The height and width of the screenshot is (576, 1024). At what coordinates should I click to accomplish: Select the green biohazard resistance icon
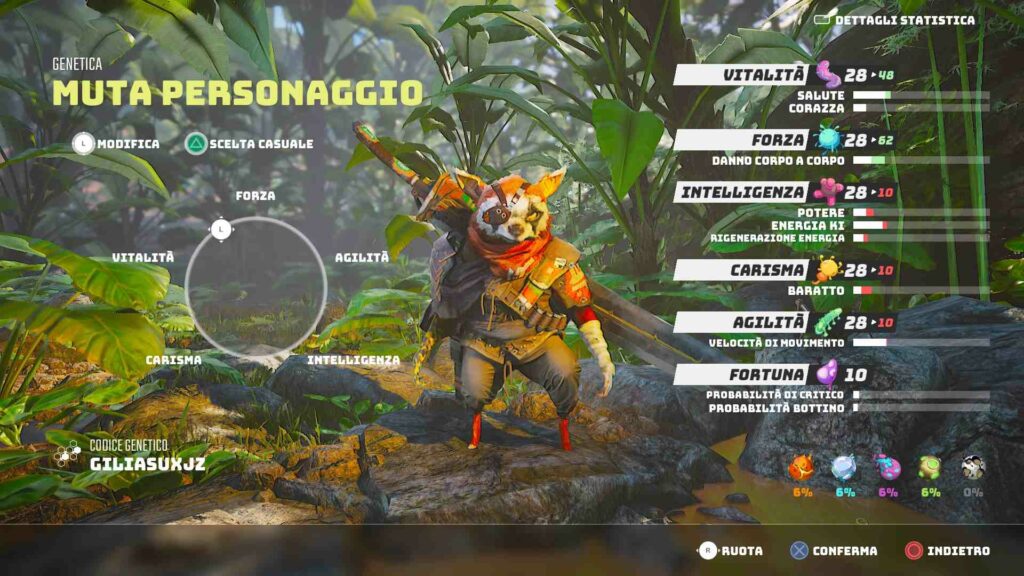pyautogui.click(x=931, y=468)
